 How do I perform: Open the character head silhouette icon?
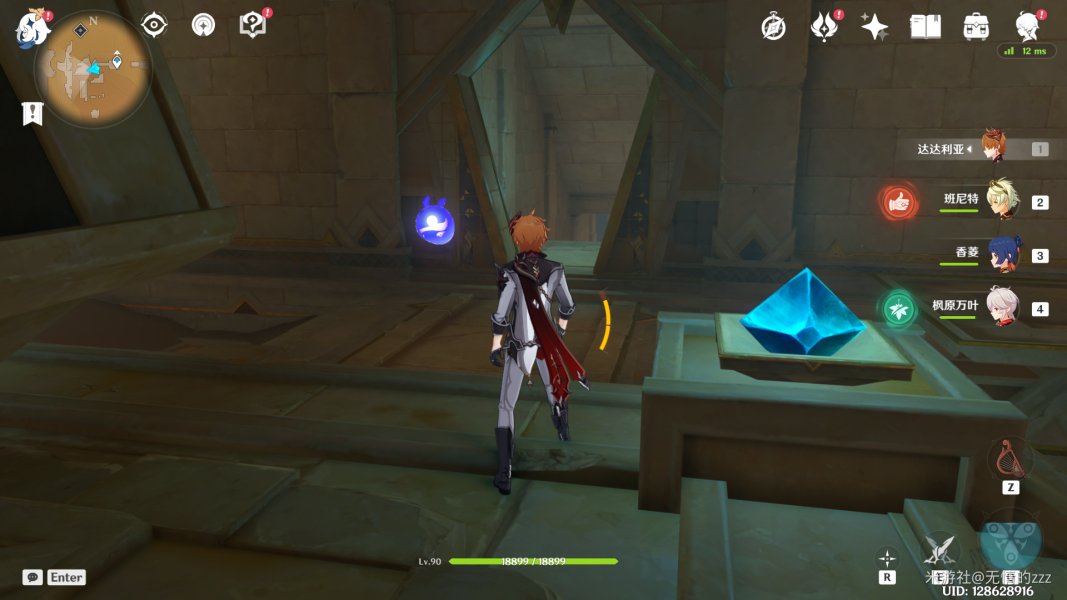(x=1027, y=25)
